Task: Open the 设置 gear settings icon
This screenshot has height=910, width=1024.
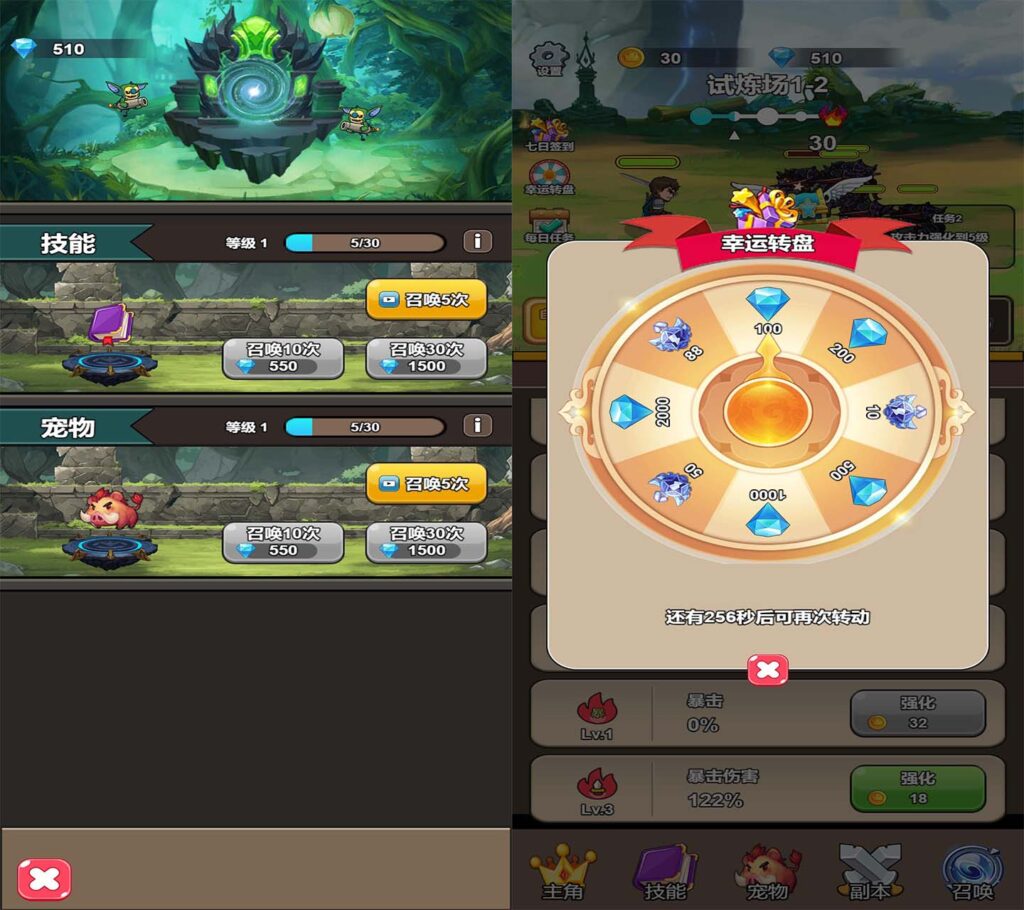Action: (549, 59)
